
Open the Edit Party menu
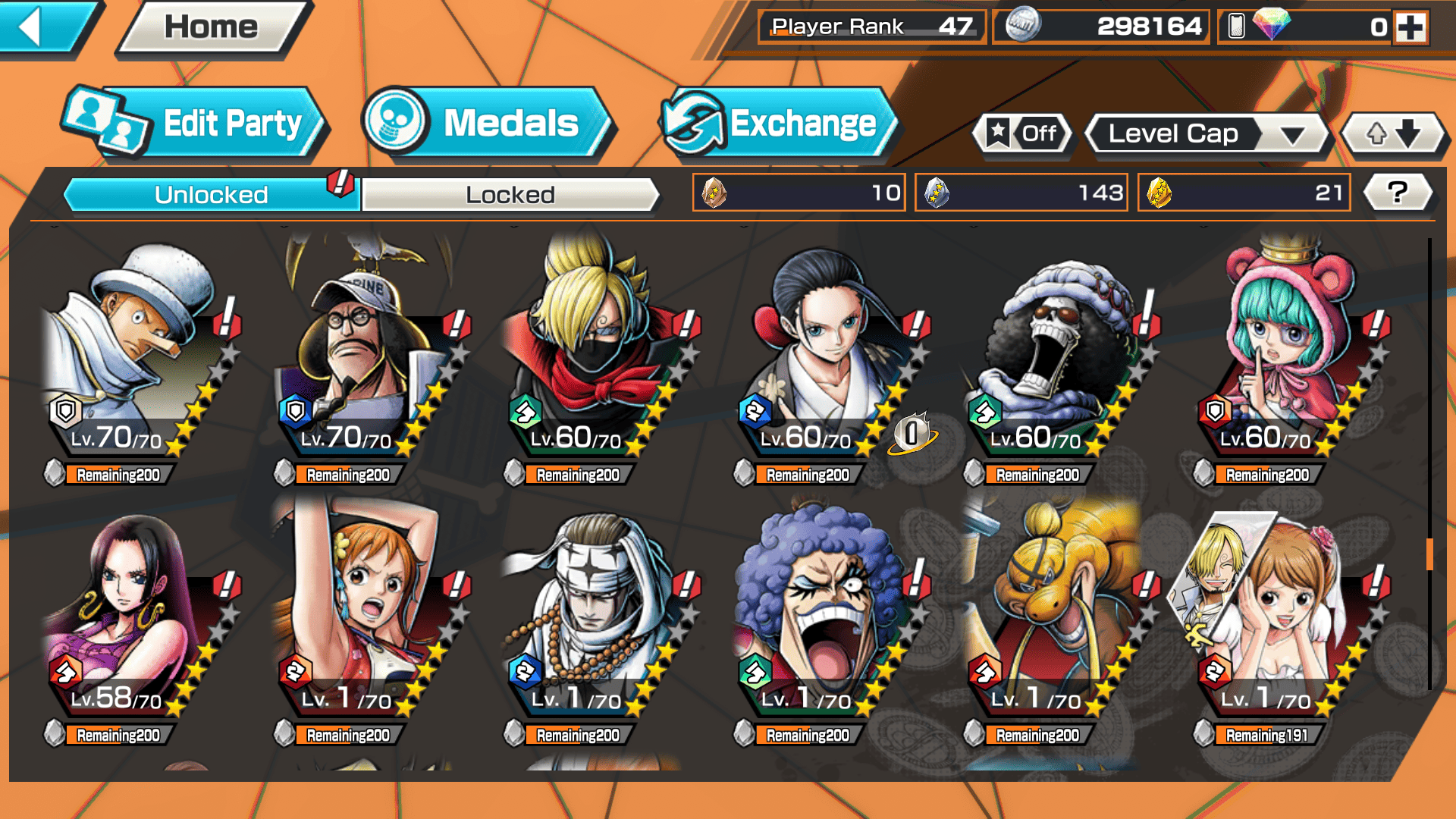pyautogui.click(x=196, y=124)
